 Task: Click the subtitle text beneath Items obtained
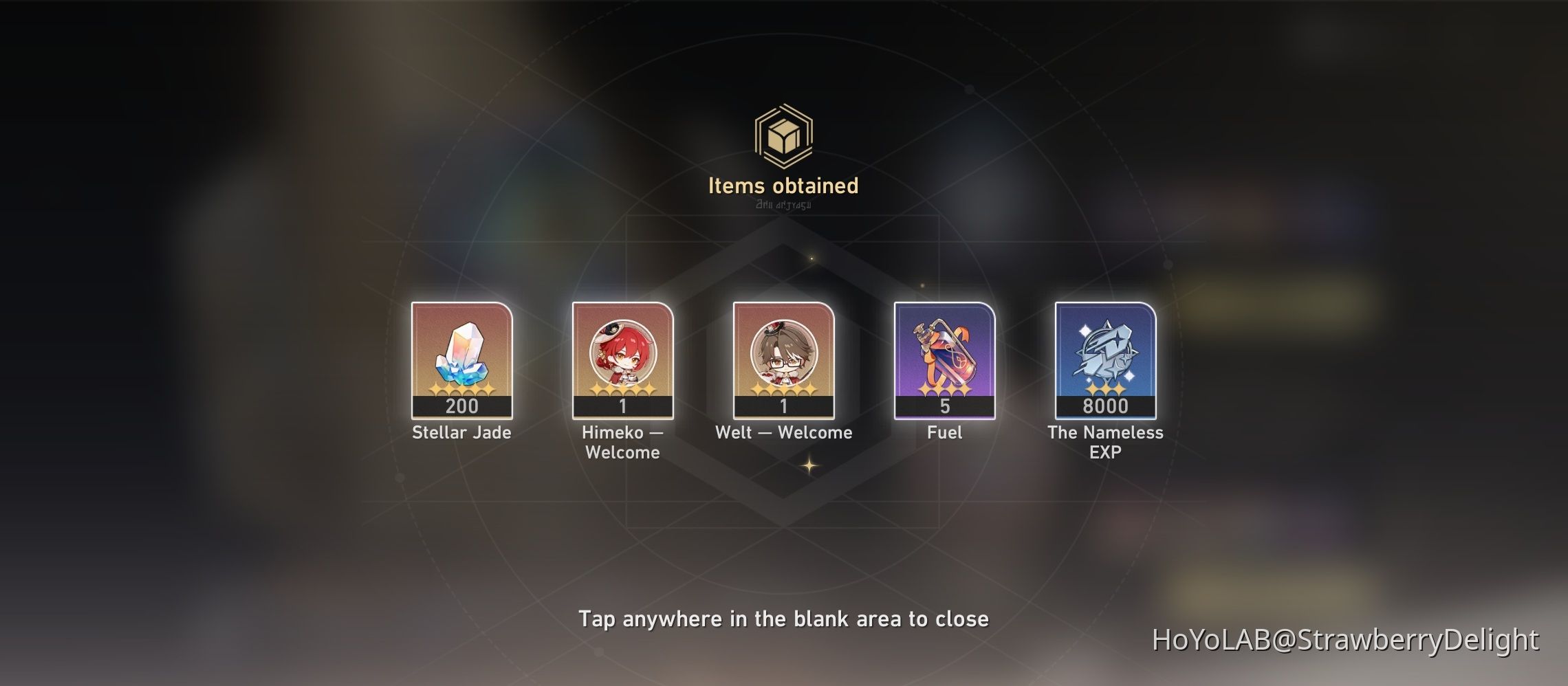783,206
